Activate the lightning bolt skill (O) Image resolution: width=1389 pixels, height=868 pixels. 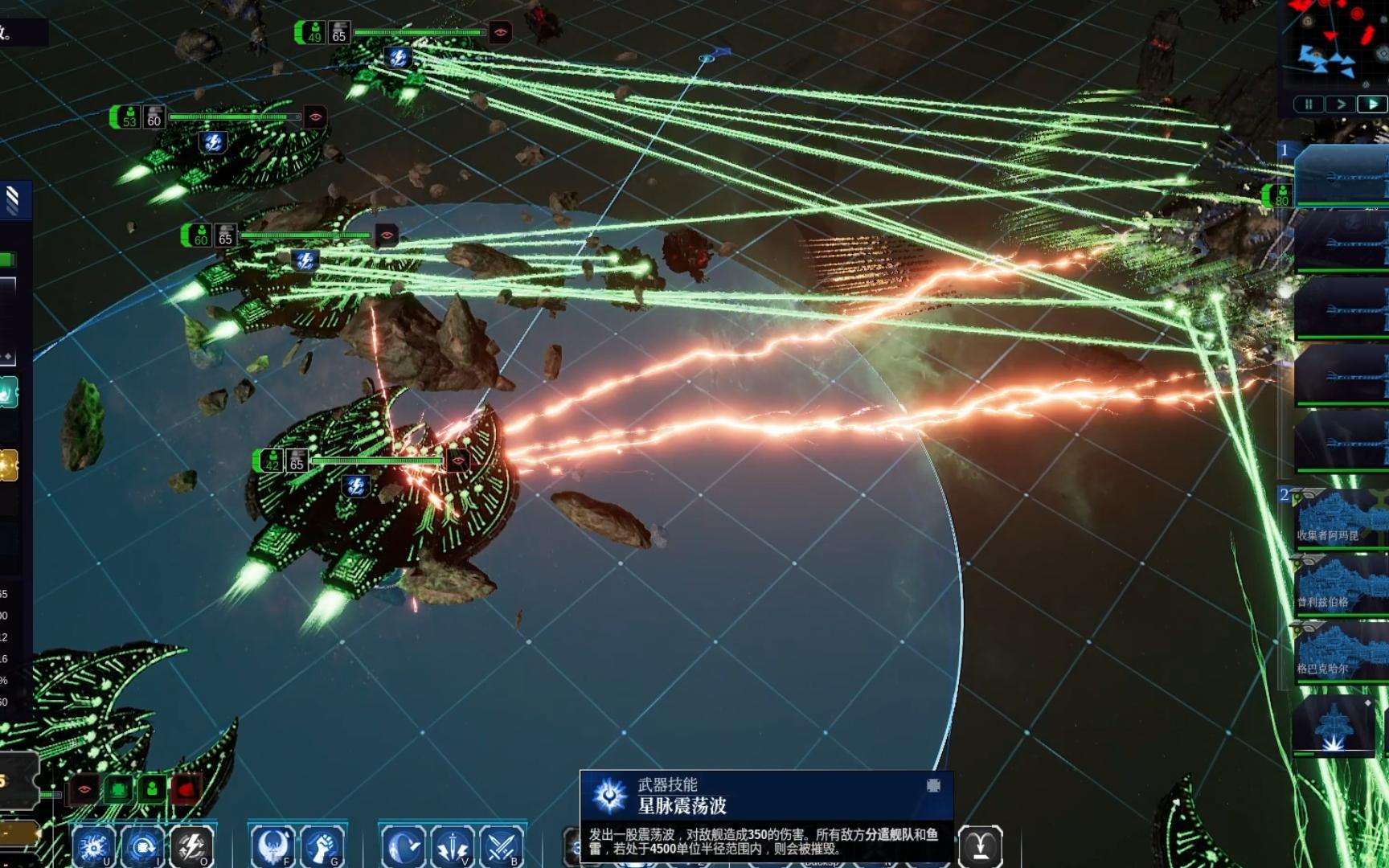coord(192,846)
